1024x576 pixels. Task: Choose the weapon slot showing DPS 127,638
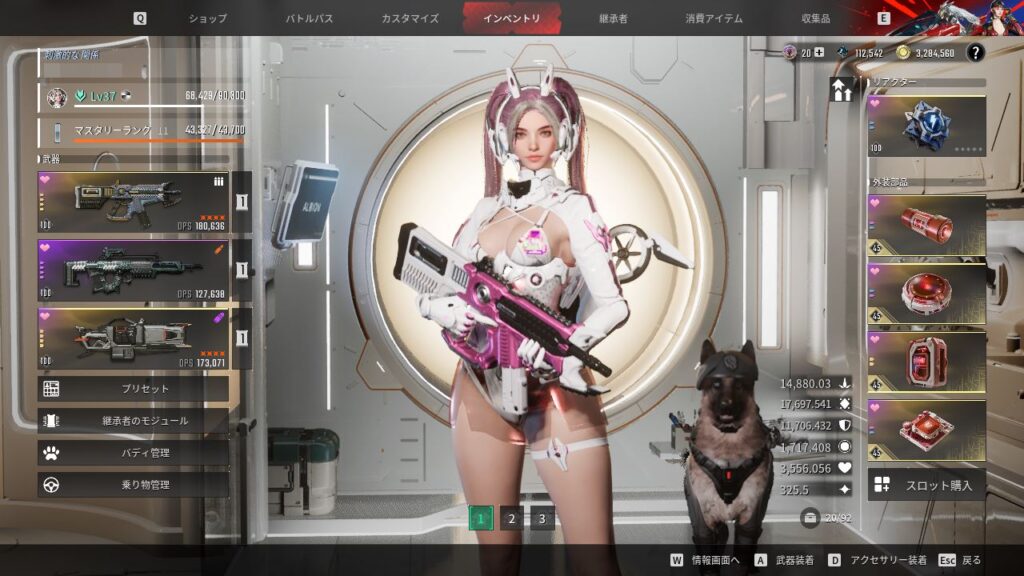click(x=133, y=270)
